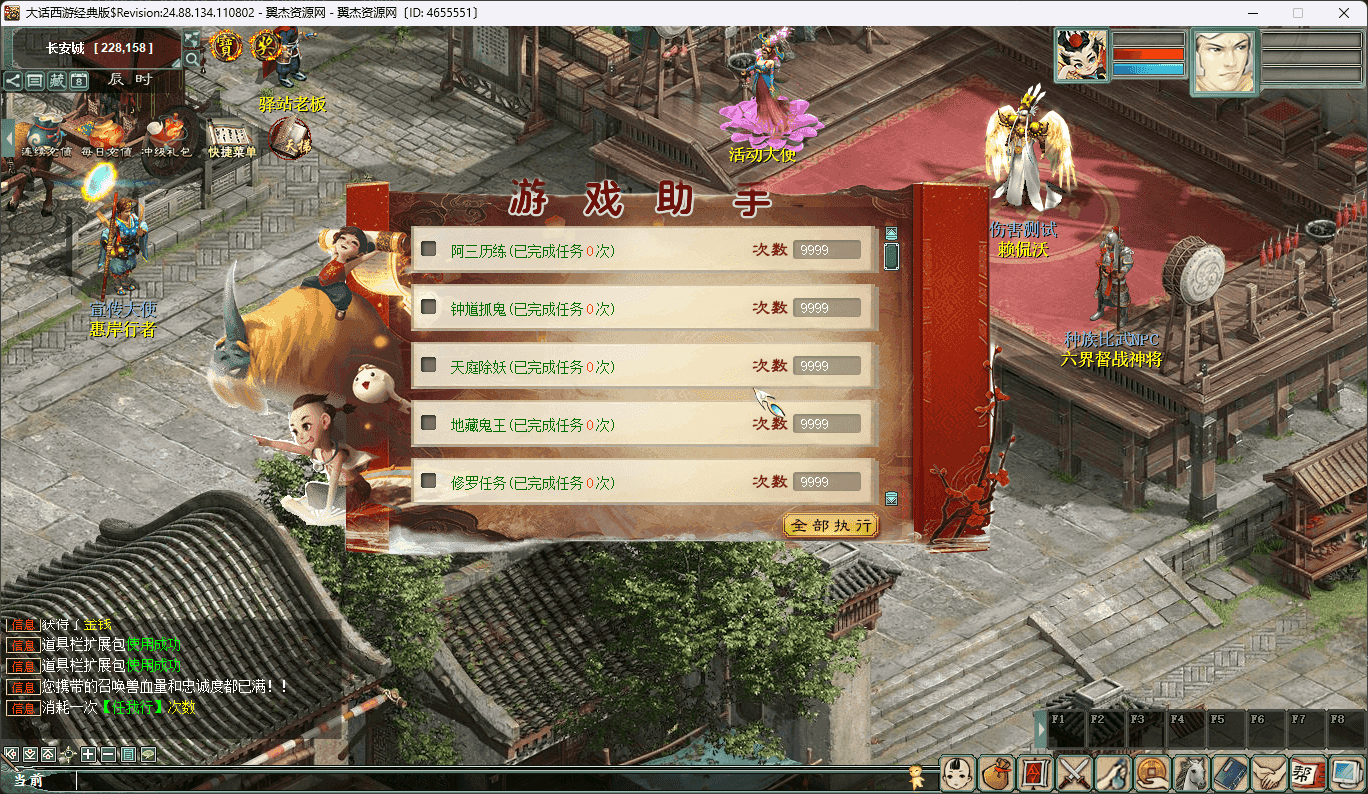
Task: Click the 全部执行 button
Action: coord(831,525)
